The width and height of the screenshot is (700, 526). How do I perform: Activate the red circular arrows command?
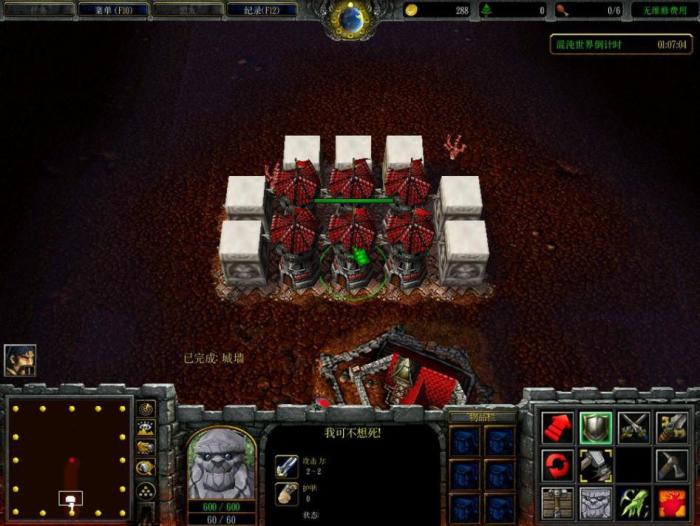coord(558,464)
